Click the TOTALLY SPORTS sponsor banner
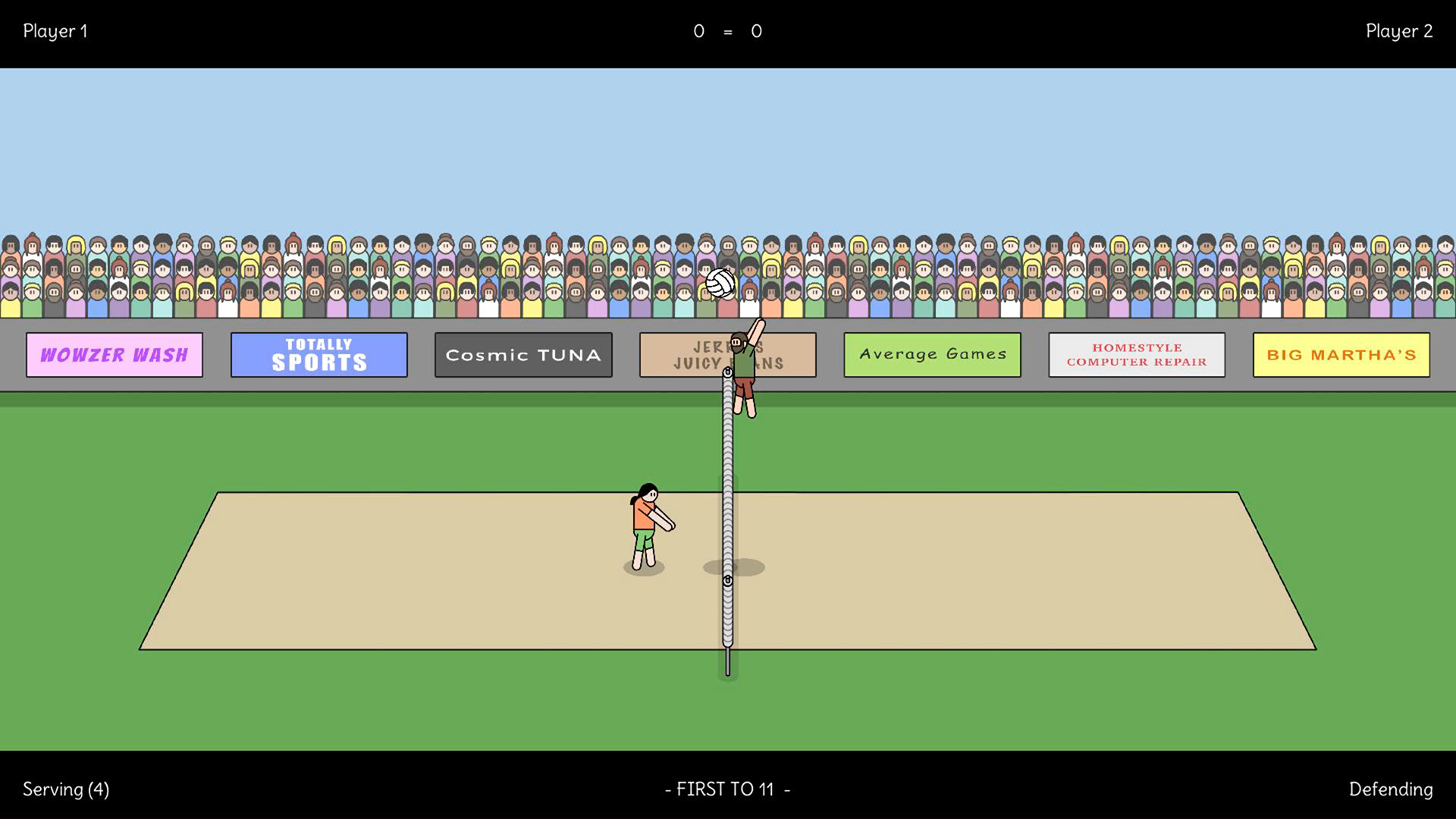 [x=318, y=354]
